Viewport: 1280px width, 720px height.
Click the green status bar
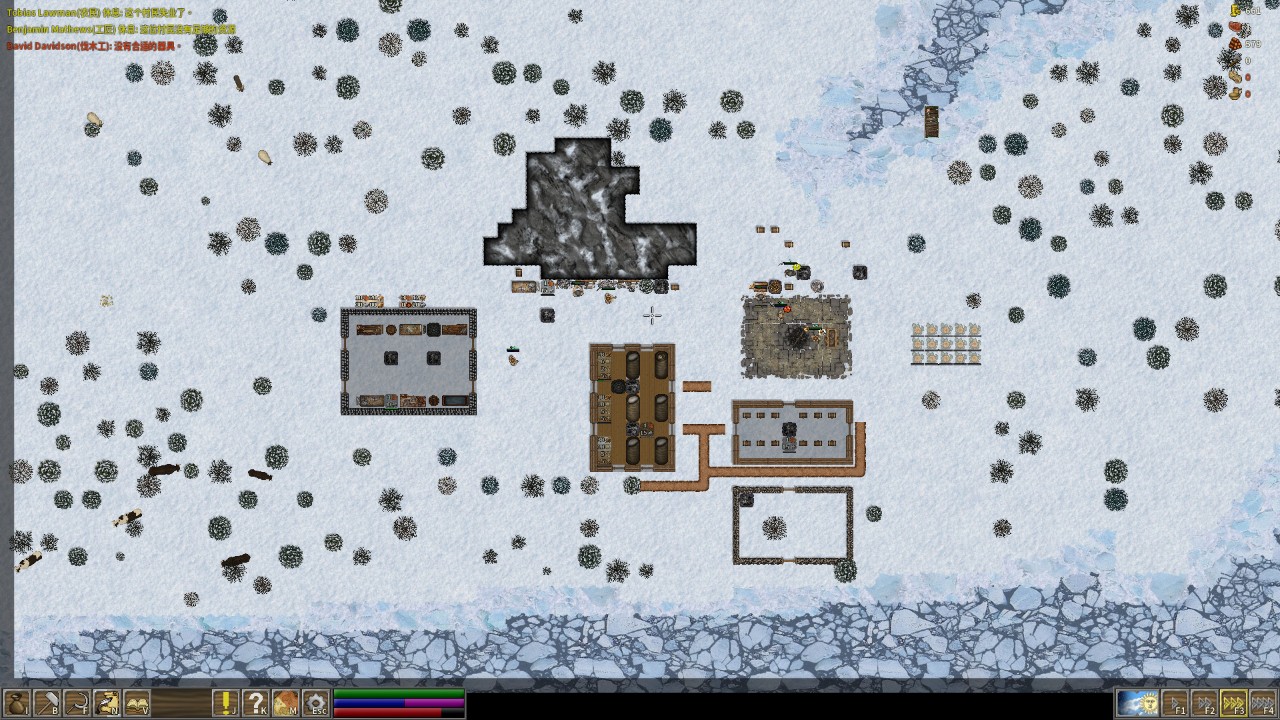click(400, 696)
